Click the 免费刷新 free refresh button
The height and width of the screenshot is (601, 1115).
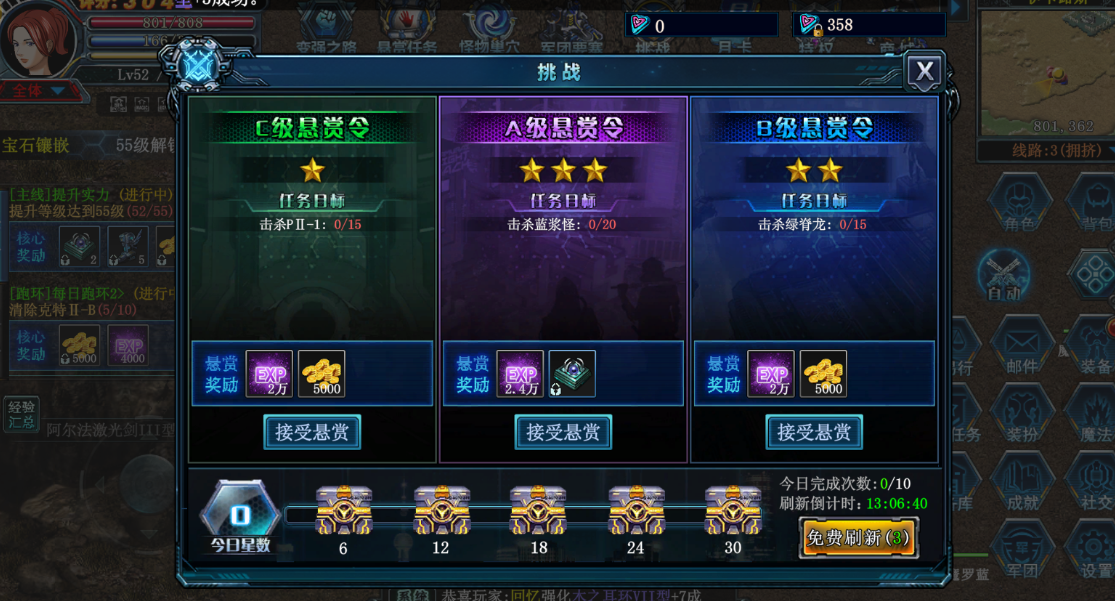pyautogui.click(x=858, y=537)
